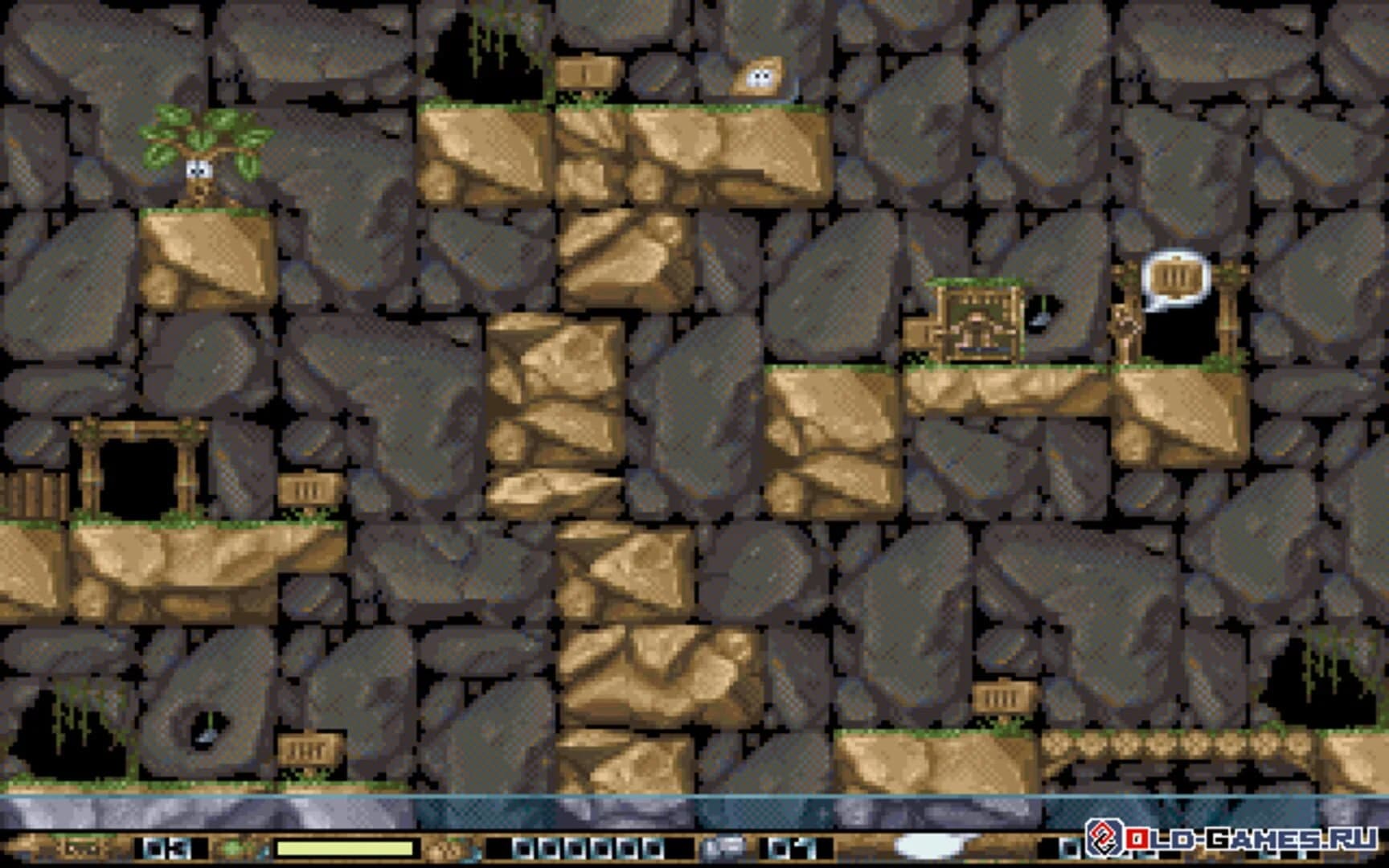
Task: Toggle the grille sign on the bottom-right platform
Action: (999, 698)
